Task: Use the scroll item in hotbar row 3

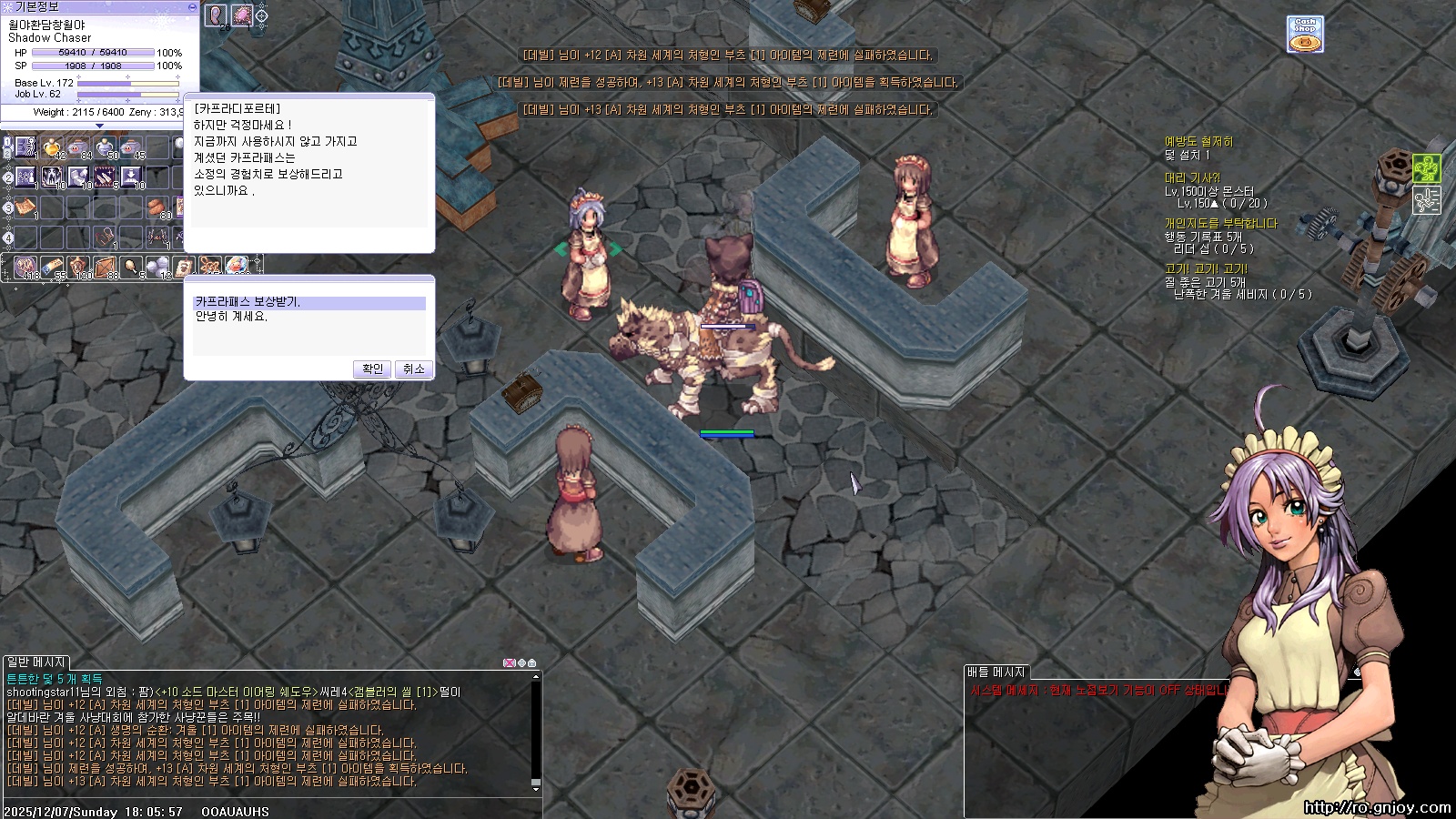Action: (25, 207)
